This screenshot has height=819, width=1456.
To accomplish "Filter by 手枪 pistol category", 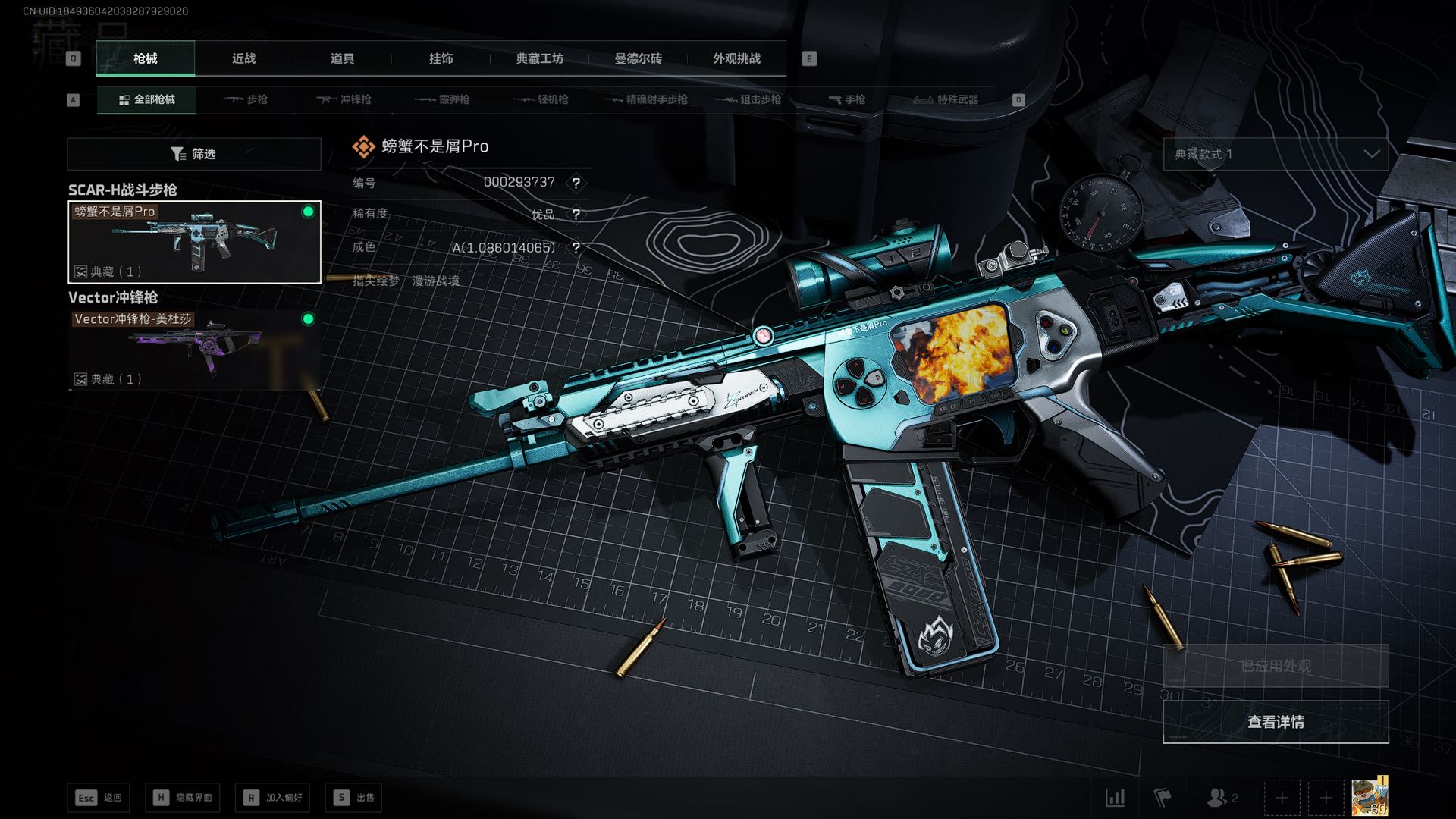I will pos(846,99).
